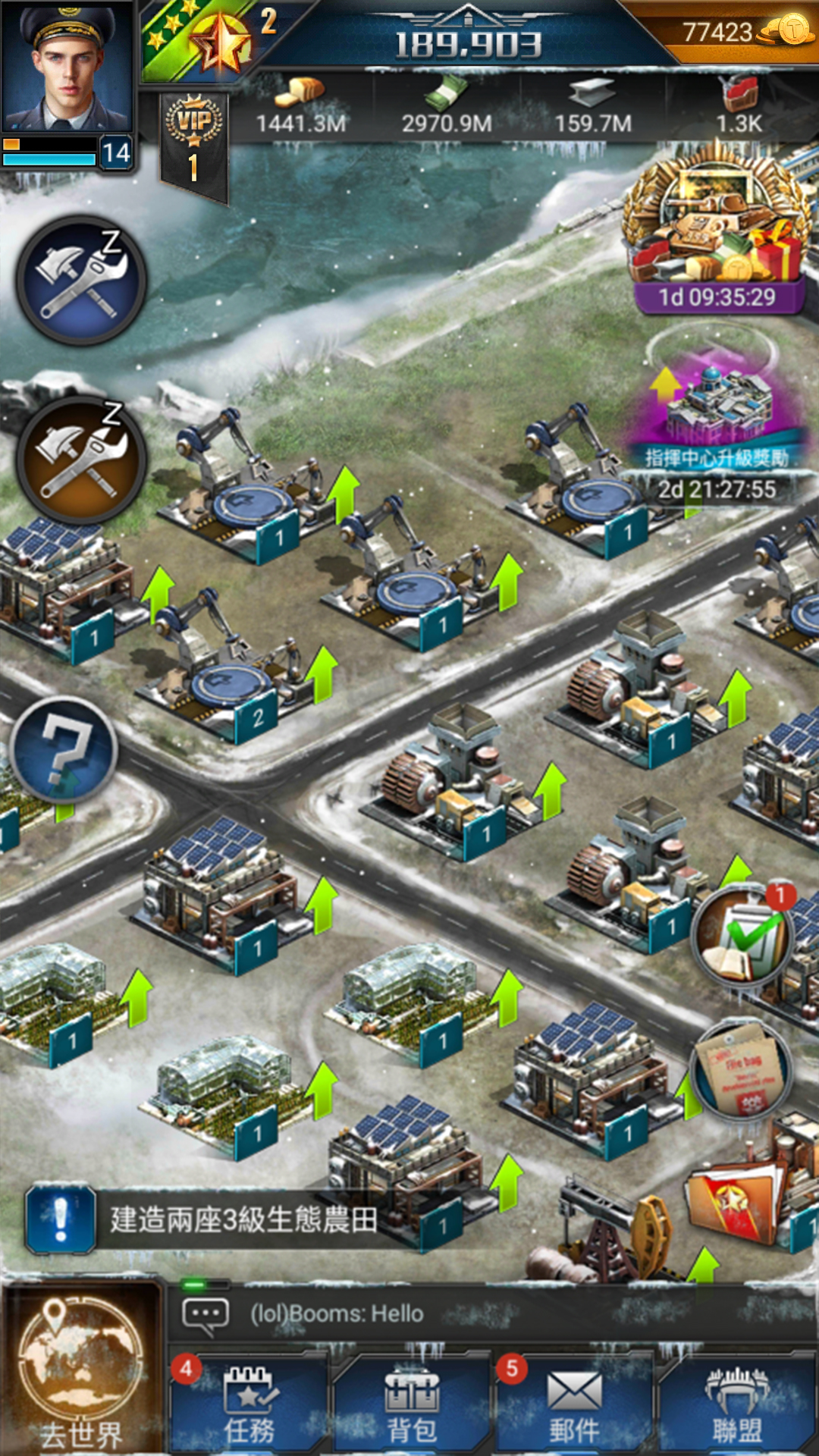Image resolution: width=819 pixels, height=1456 pixels.
Task: Open the commander portrait profile
Action: pyautogui.click(x=67, y=67)
